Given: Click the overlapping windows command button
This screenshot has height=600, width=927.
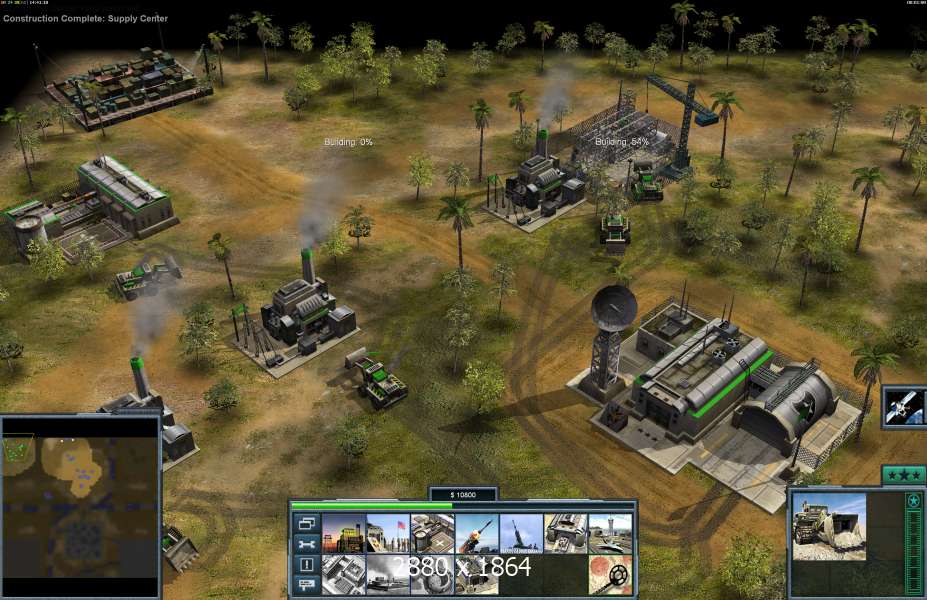Looking at the screenshot, I should [x=306, y=523].
